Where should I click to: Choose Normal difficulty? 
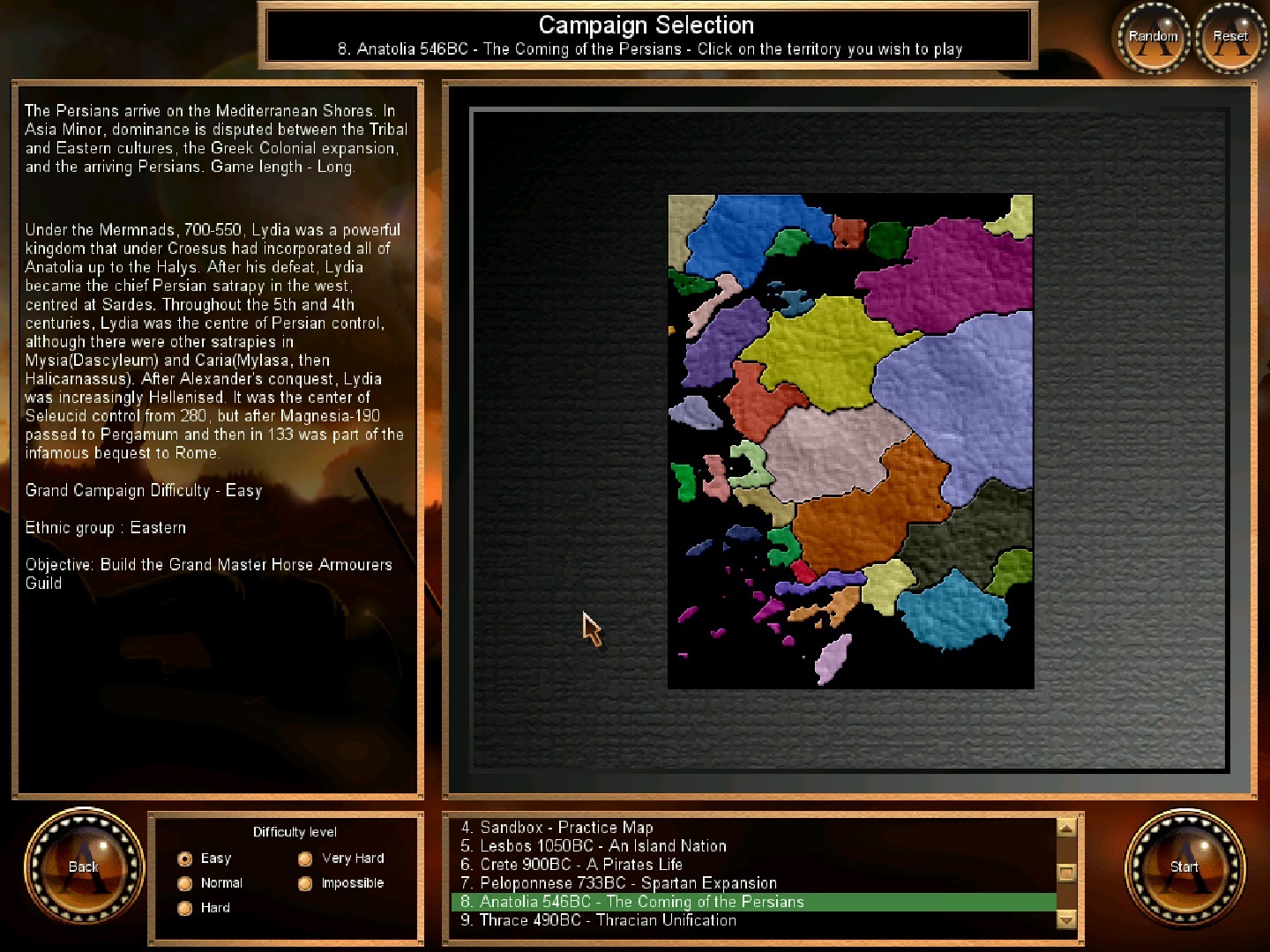click(x=185, y=883)
